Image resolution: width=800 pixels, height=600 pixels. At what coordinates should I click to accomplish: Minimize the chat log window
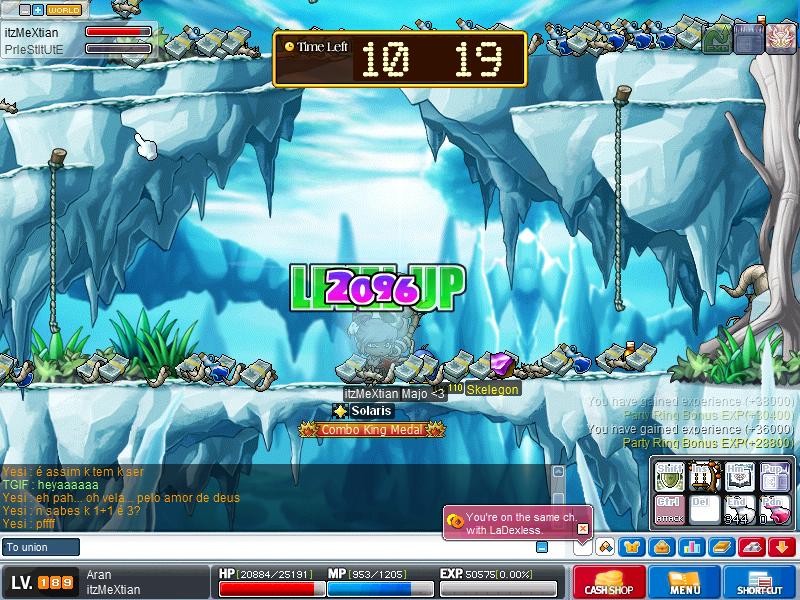coord(541,547)
